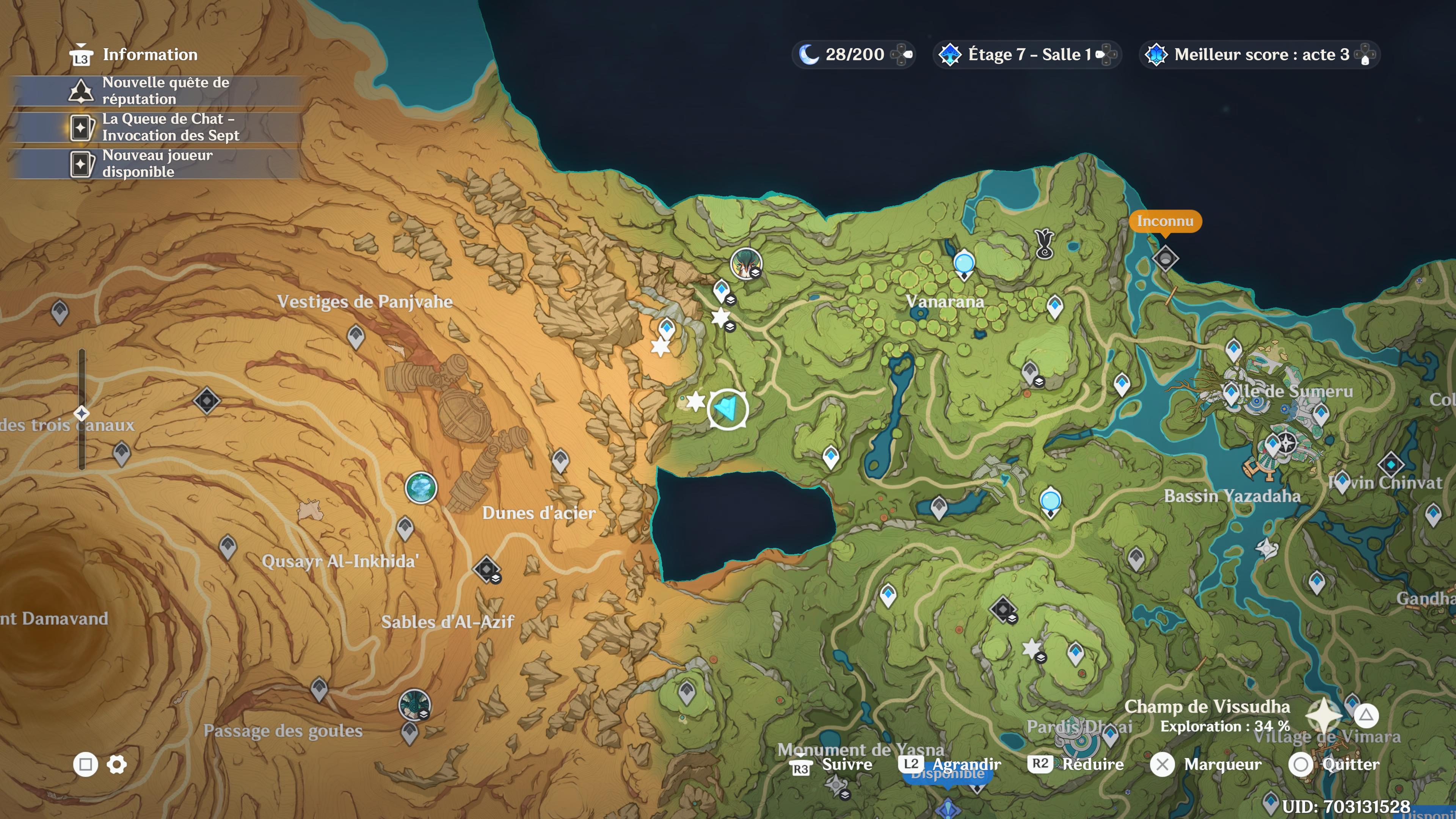Click the map zoom slider handle

pyautogui.click(x=82, y=413)
